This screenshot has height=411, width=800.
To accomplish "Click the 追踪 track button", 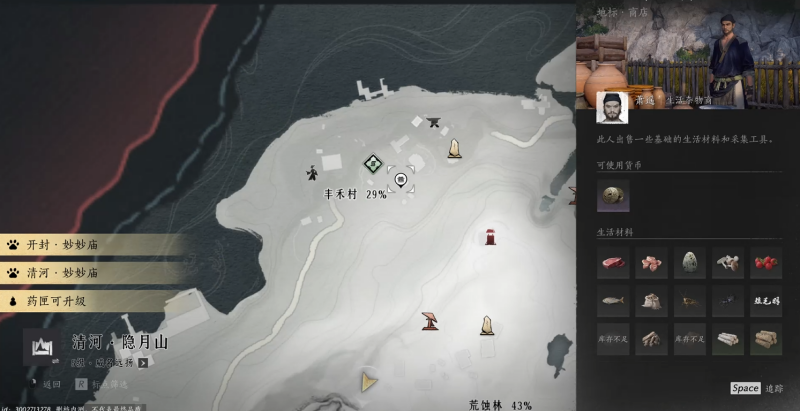I will tap(758, 388).
